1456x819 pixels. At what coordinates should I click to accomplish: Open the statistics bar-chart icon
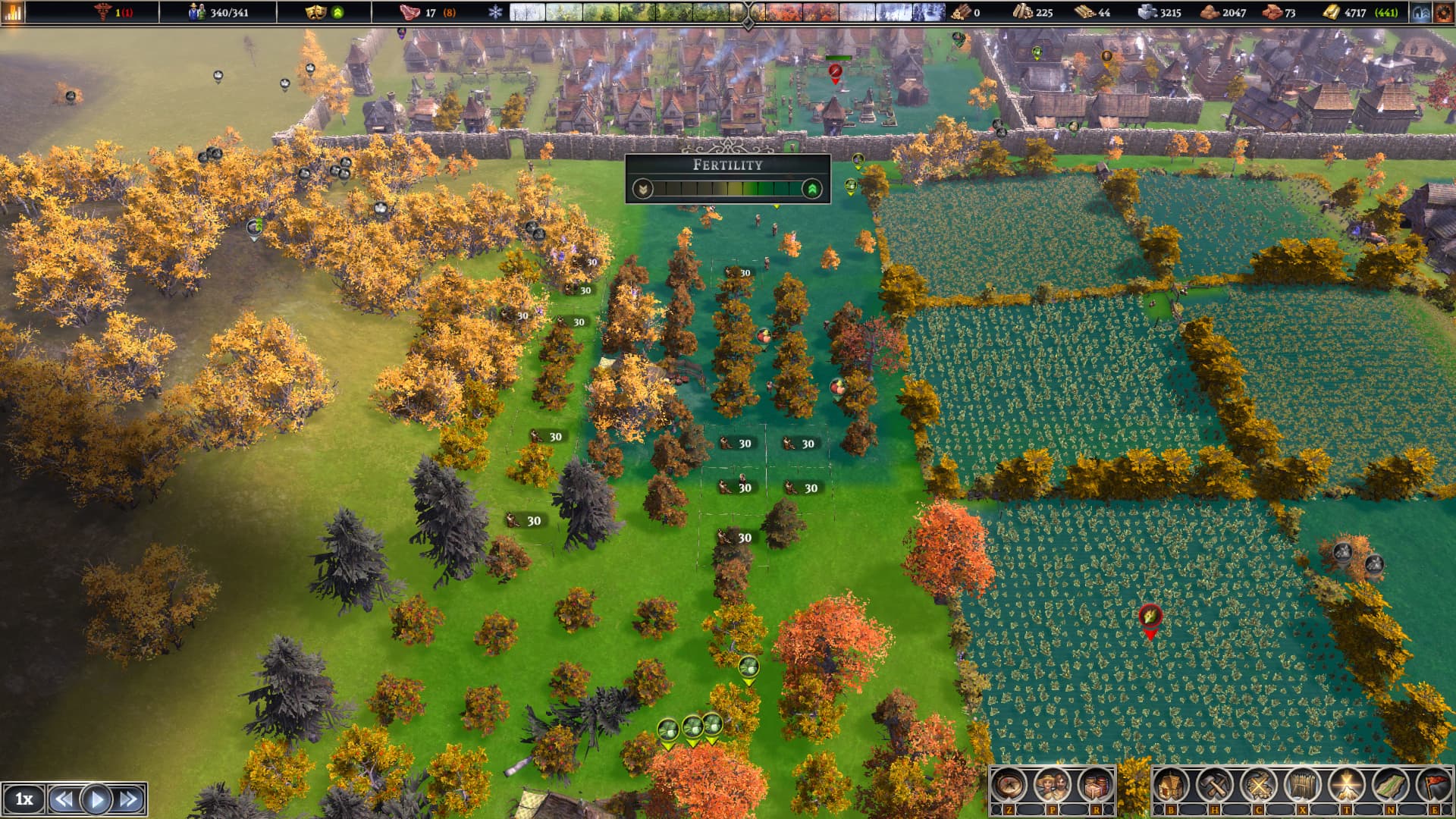click(14, 12)
